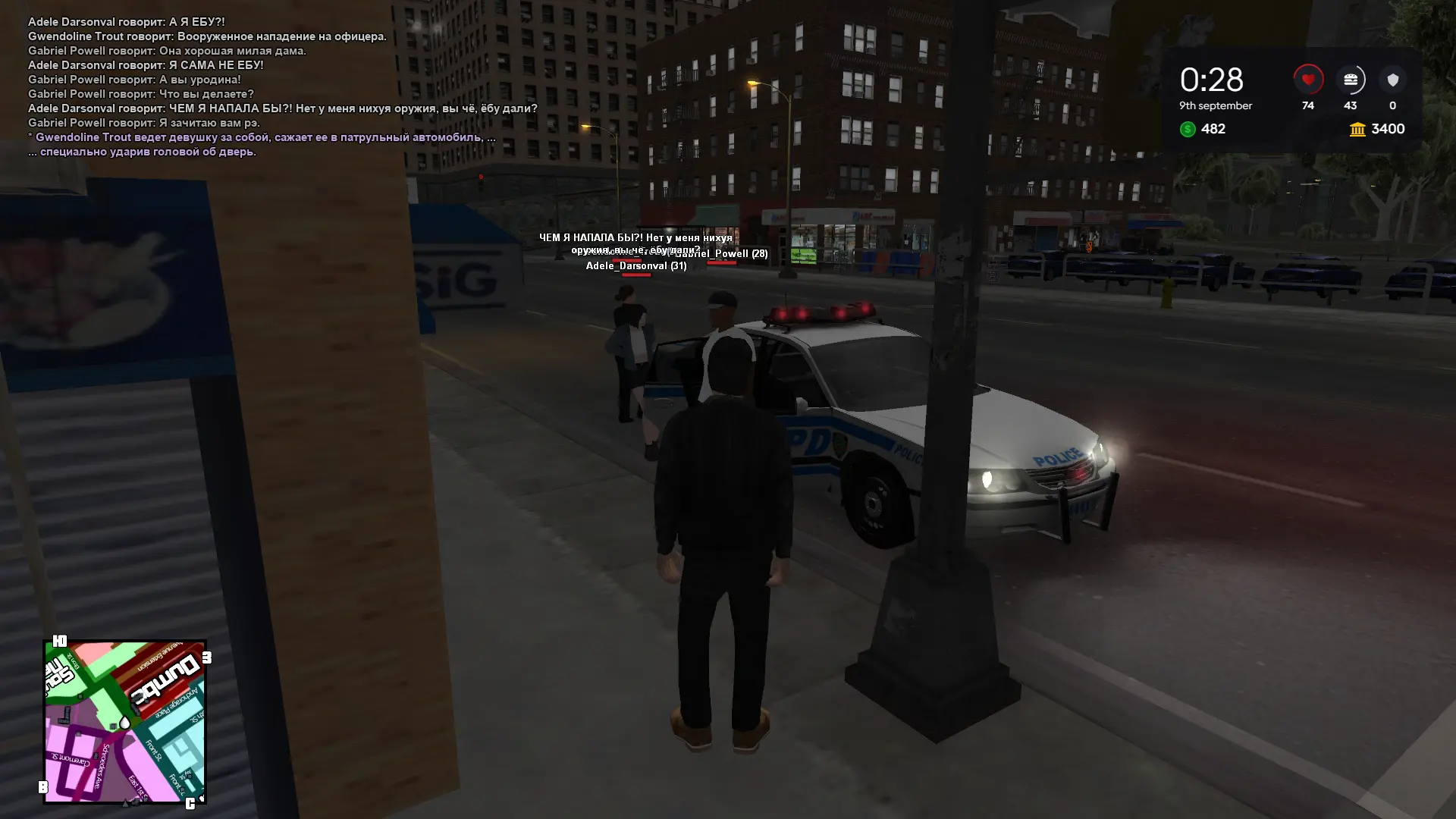Select the Gabriel_Powell (28) nametag
1456x819 pixels.
coord(721,253)
